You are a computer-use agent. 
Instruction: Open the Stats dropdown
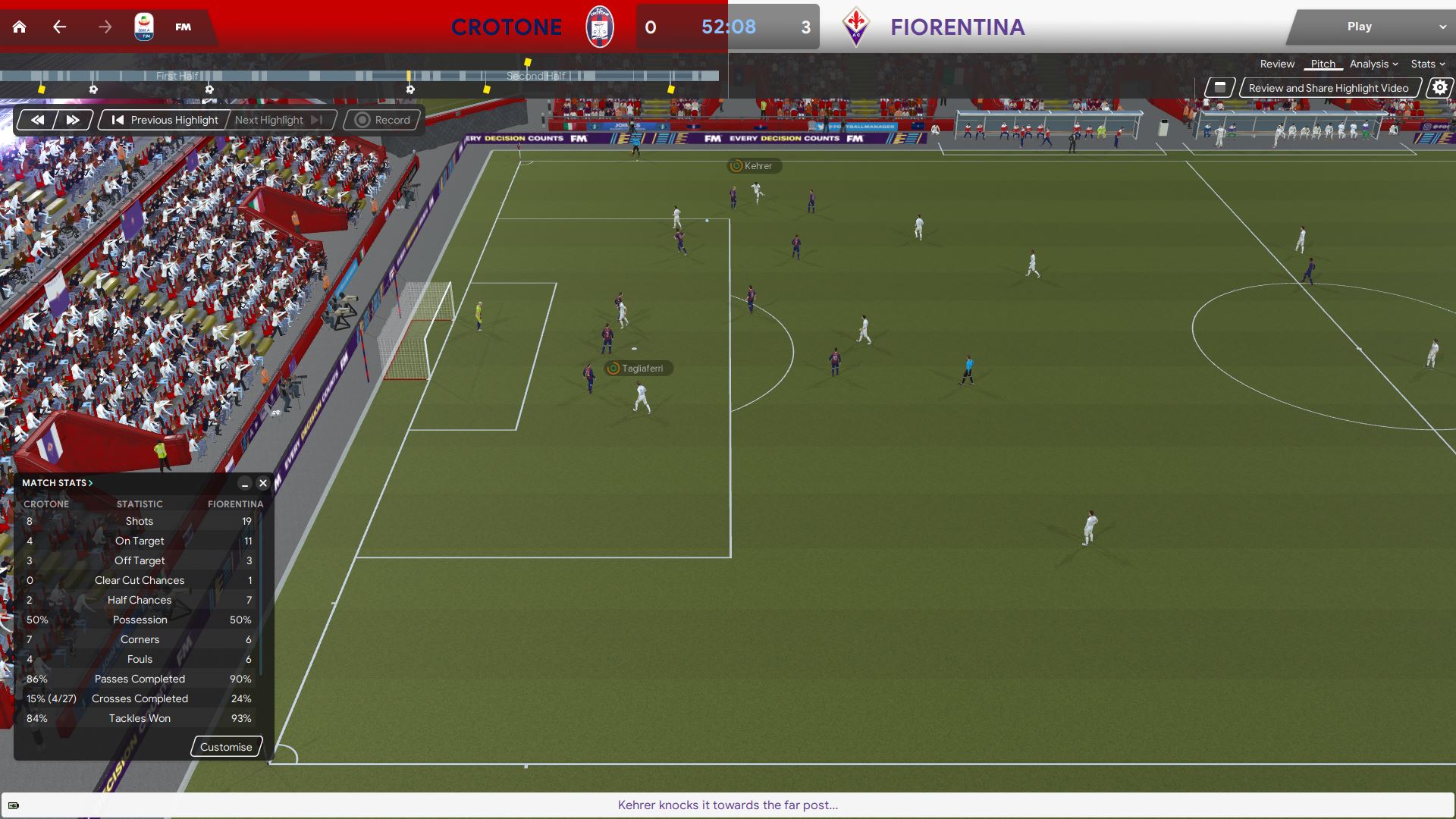coord(1427,64)
